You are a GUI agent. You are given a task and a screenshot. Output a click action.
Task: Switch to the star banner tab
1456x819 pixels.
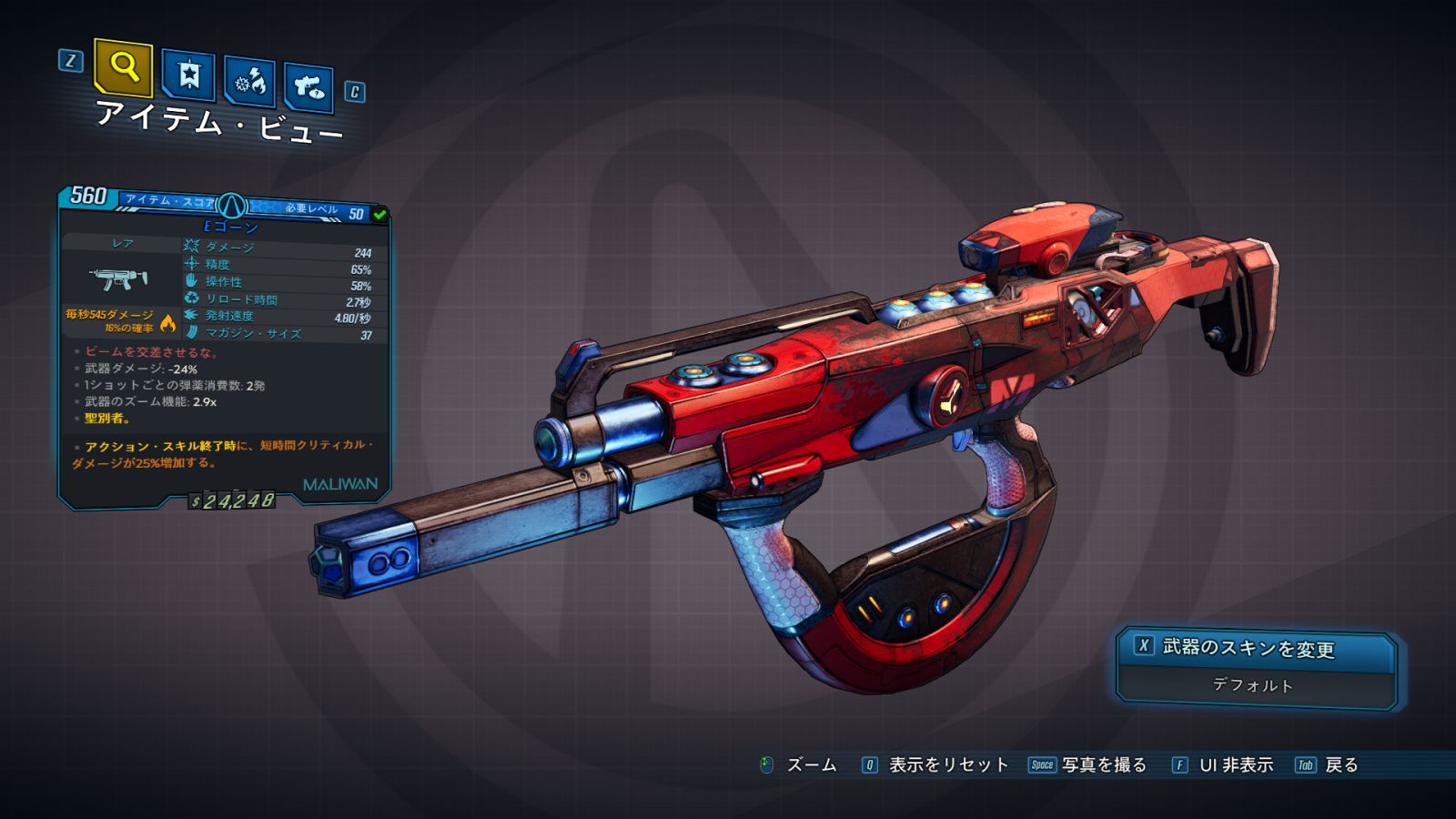coord(188,74)
